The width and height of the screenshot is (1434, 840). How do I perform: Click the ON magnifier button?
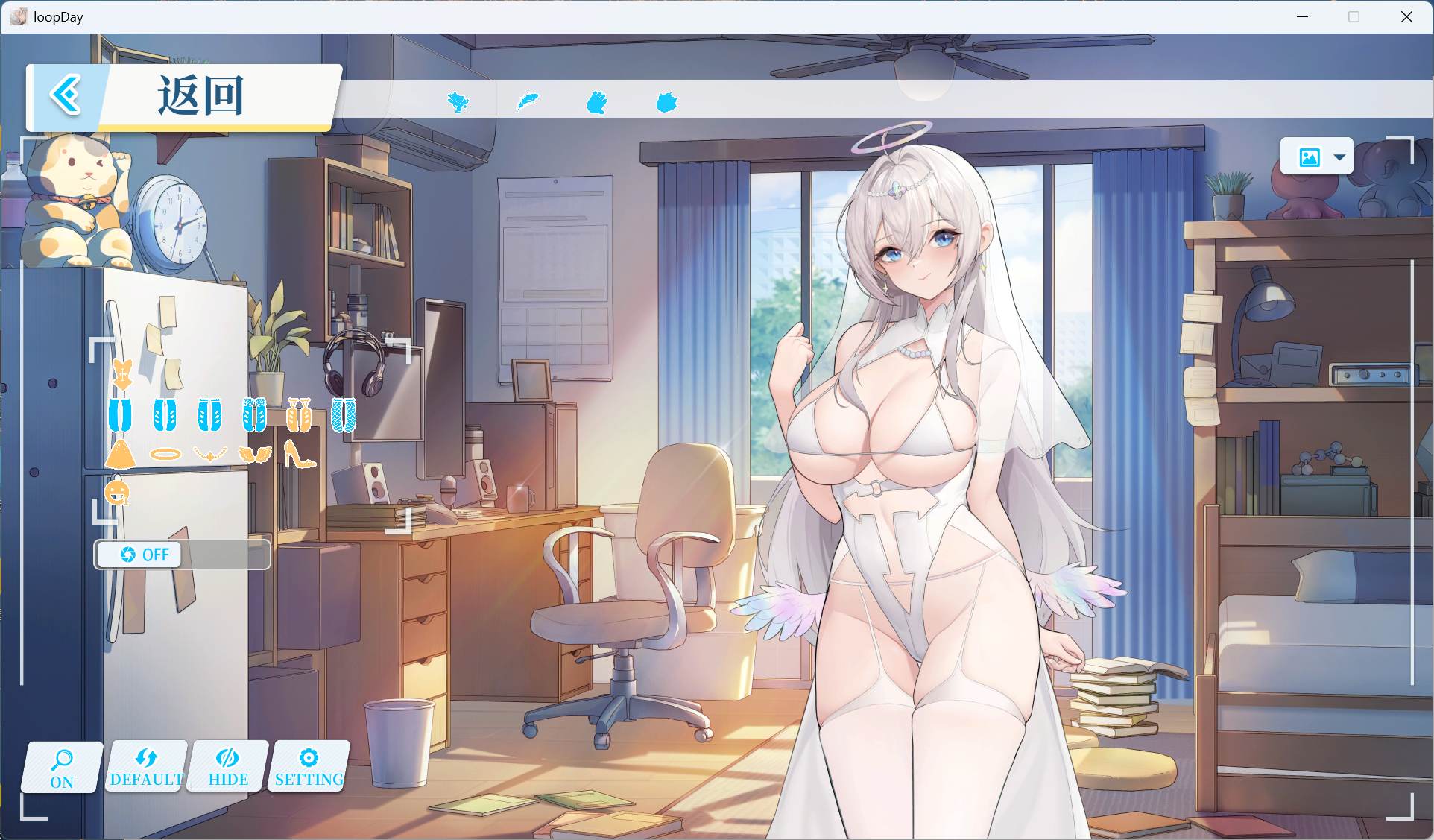(62, 768)
